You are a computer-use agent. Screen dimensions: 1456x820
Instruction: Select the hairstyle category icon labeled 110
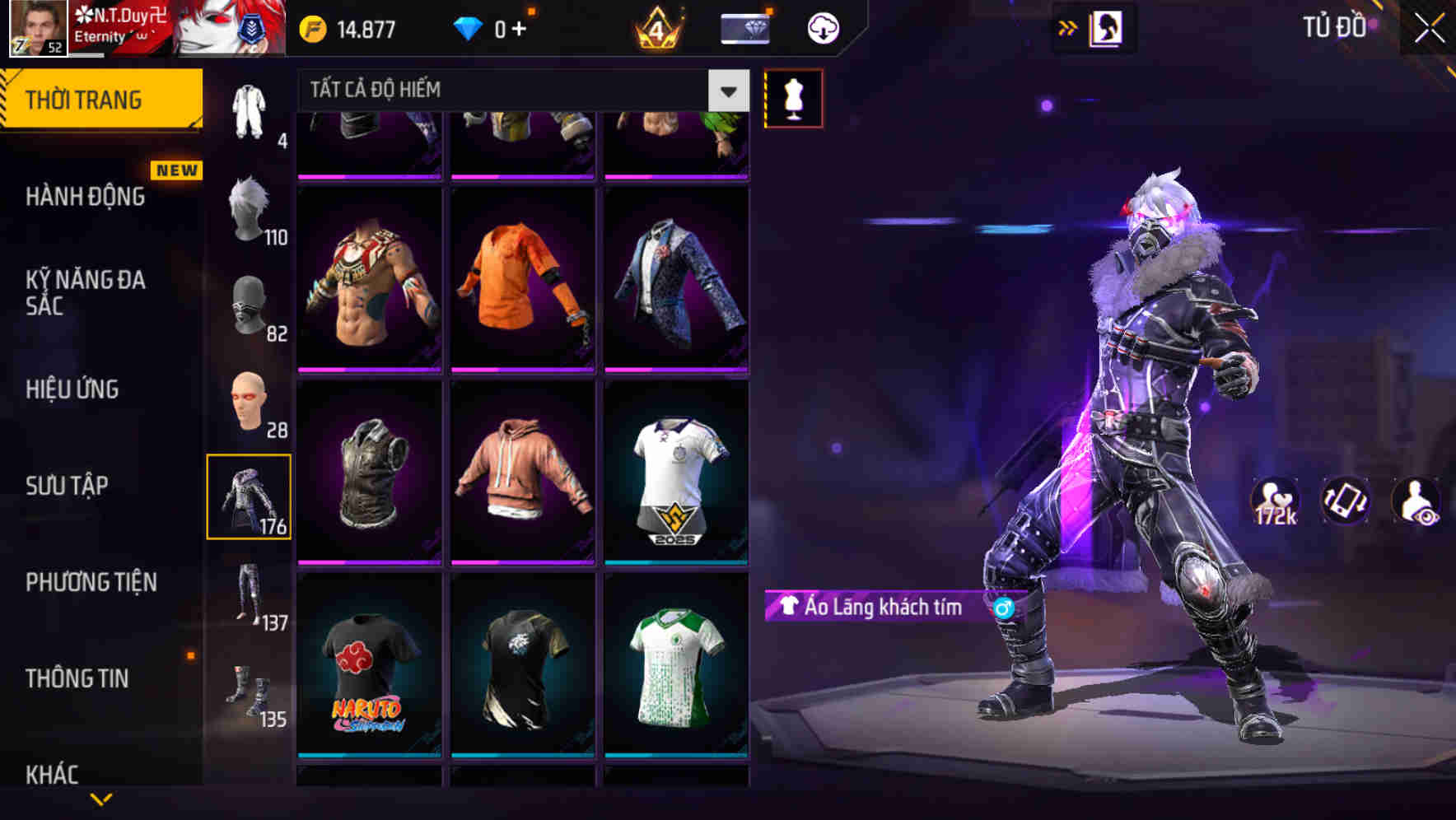250,206
